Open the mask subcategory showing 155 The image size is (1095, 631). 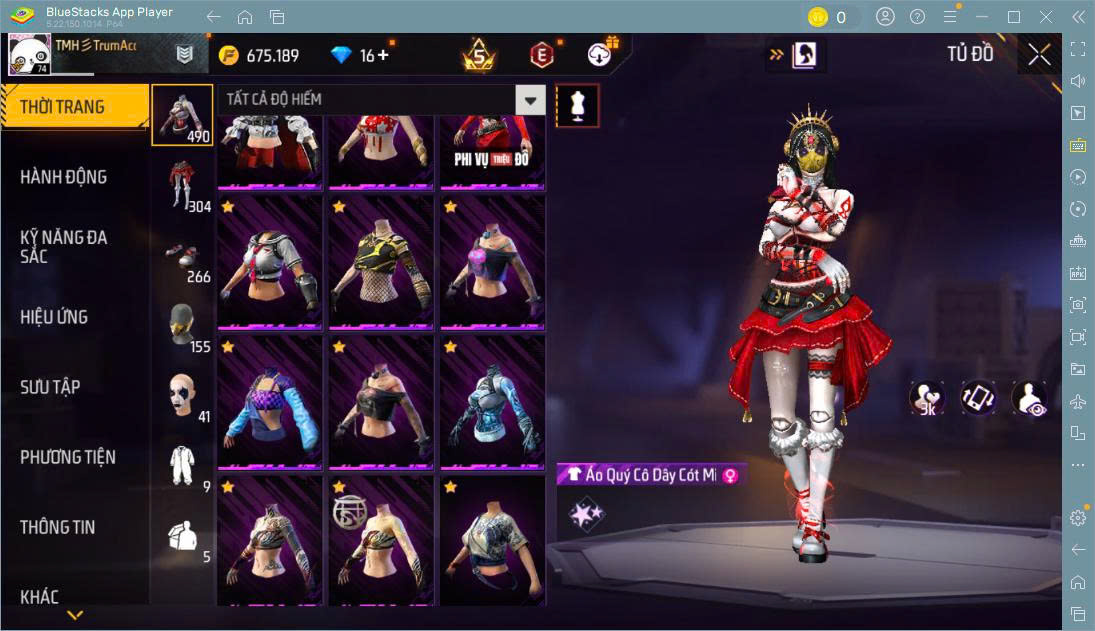182,327
